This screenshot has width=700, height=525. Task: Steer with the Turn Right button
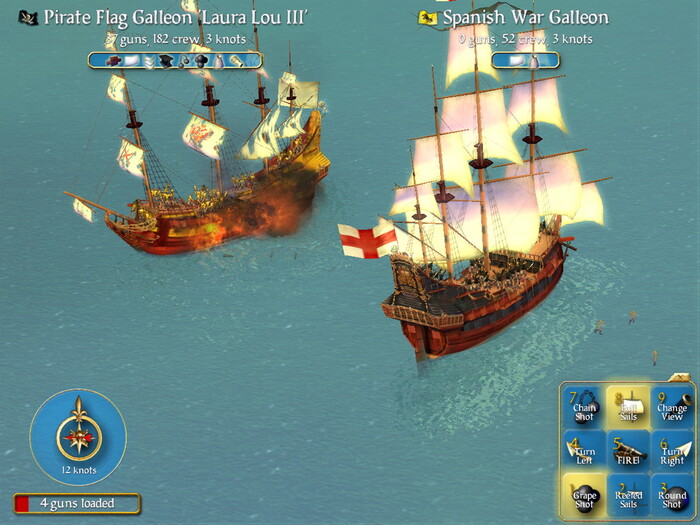pos(671,451)
